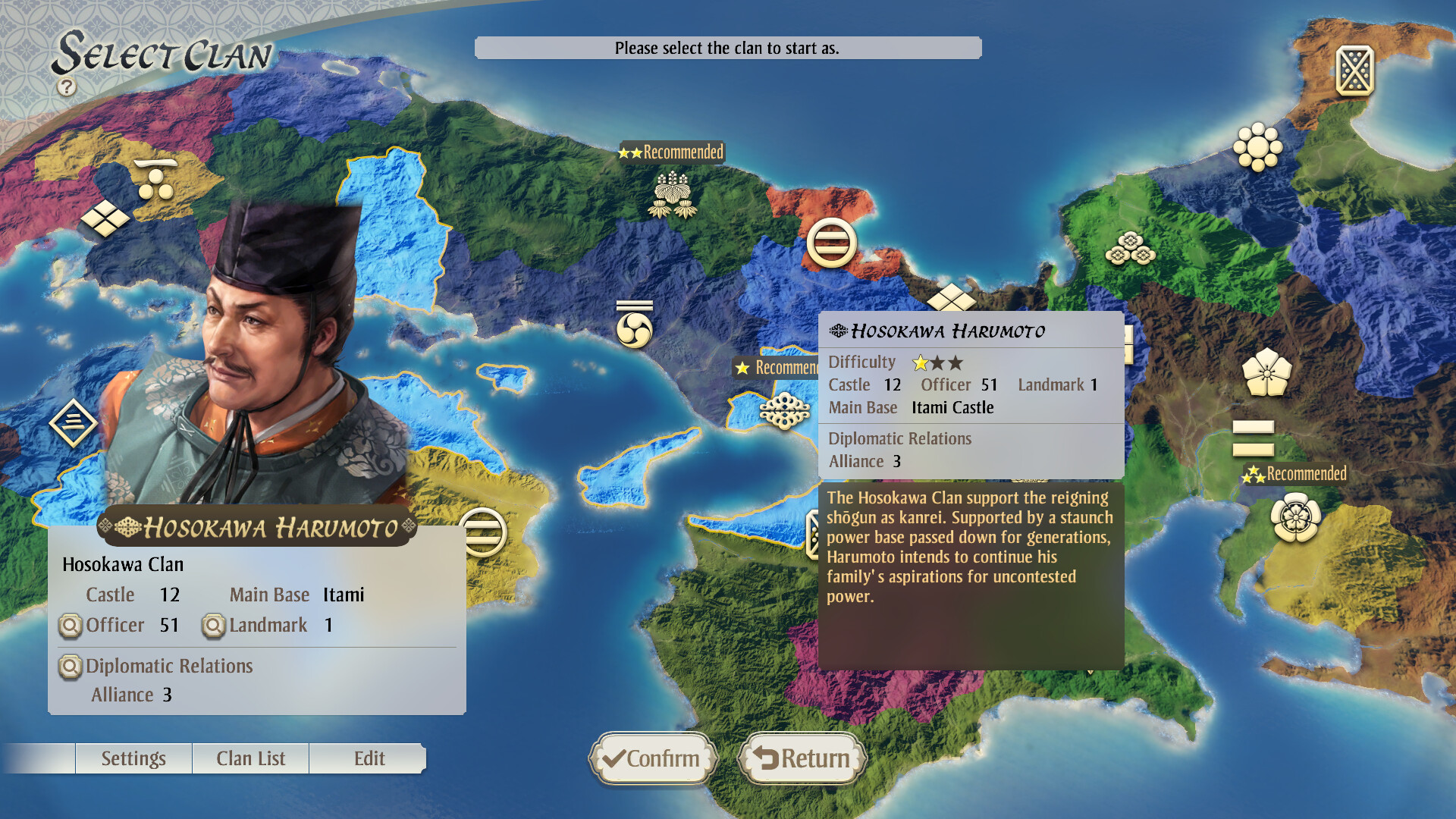Click the Diplomatic Relations magnifier icon
This screenshot has width=1456, height=819.
tap(71, 667)
